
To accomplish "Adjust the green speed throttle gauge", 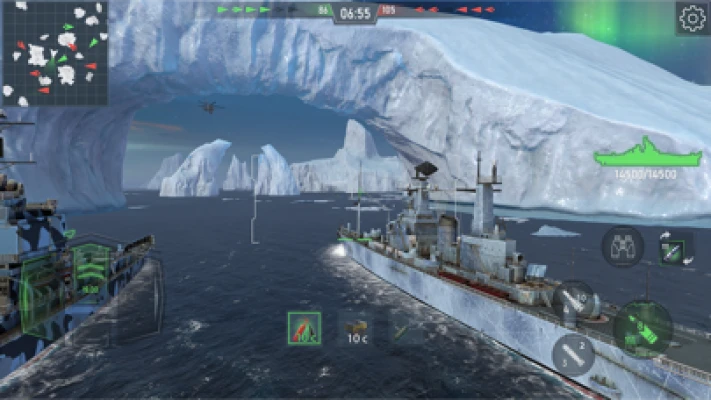I will point(91,272).
